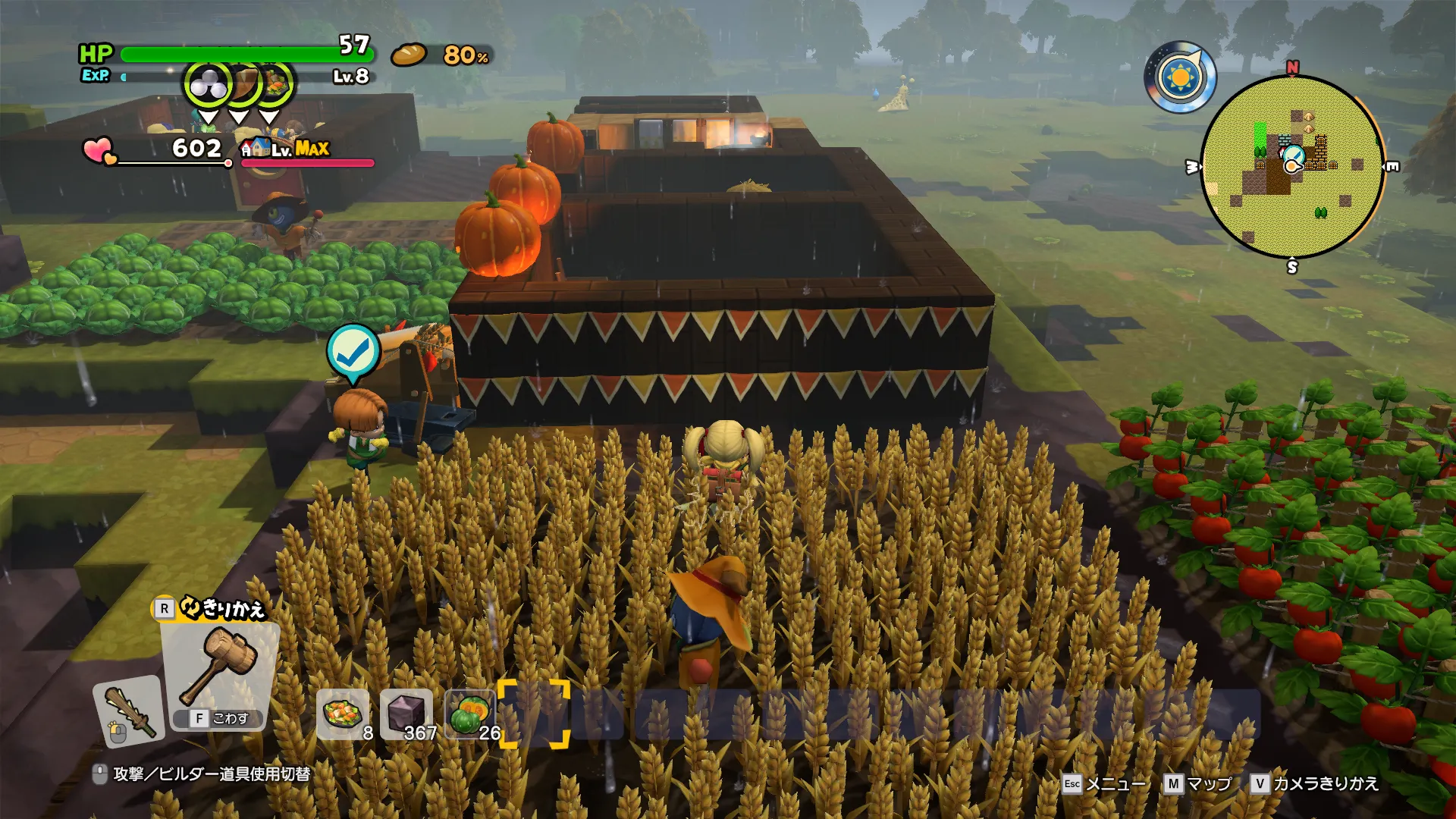Select the white orbs objective icon
The width and height of the screenshot is (1456, 819).
(208, 85)
